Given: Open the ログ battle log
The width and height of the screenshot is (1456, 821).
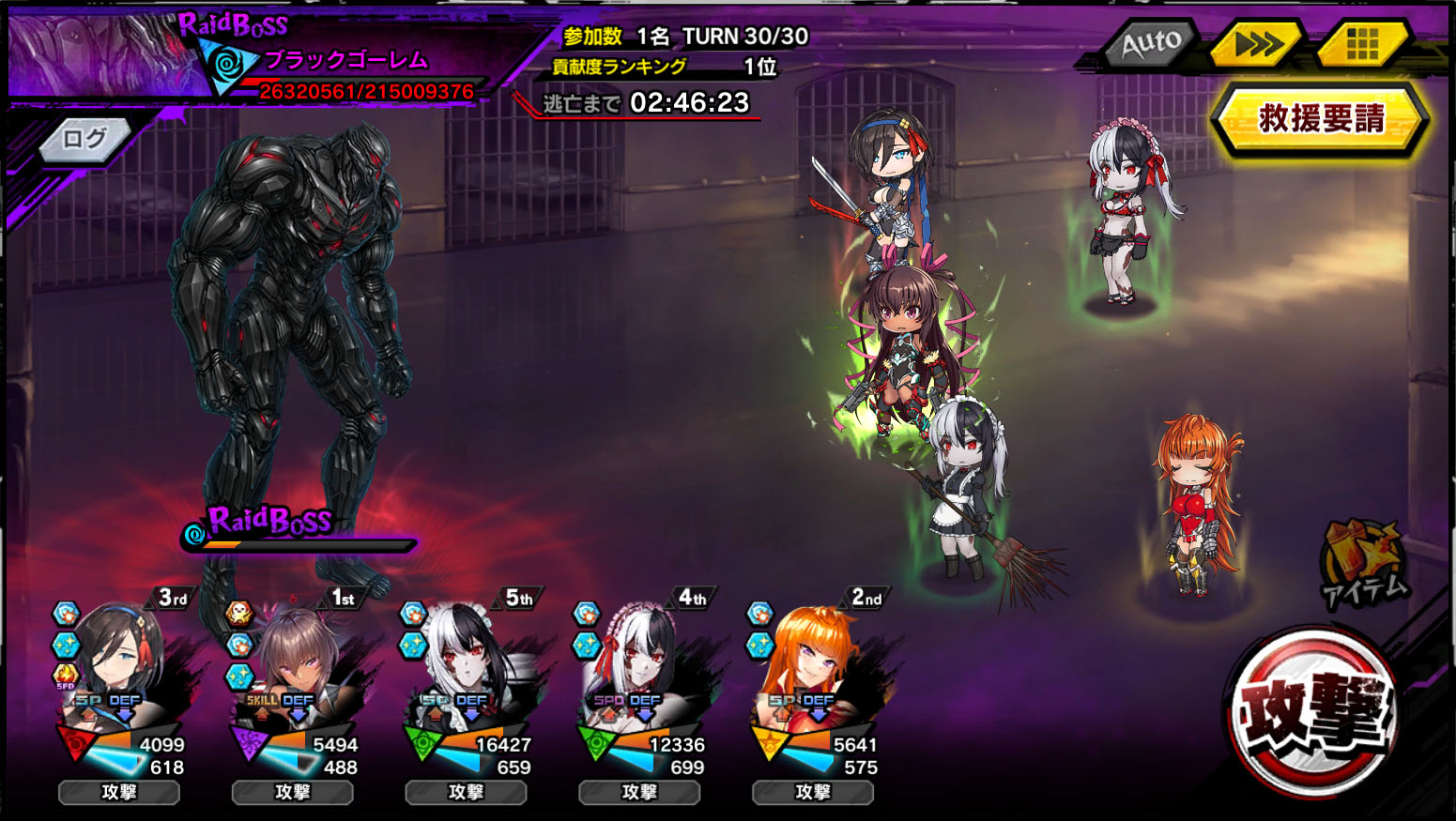Looking at the screenshot, I should (x=84, y=140).
